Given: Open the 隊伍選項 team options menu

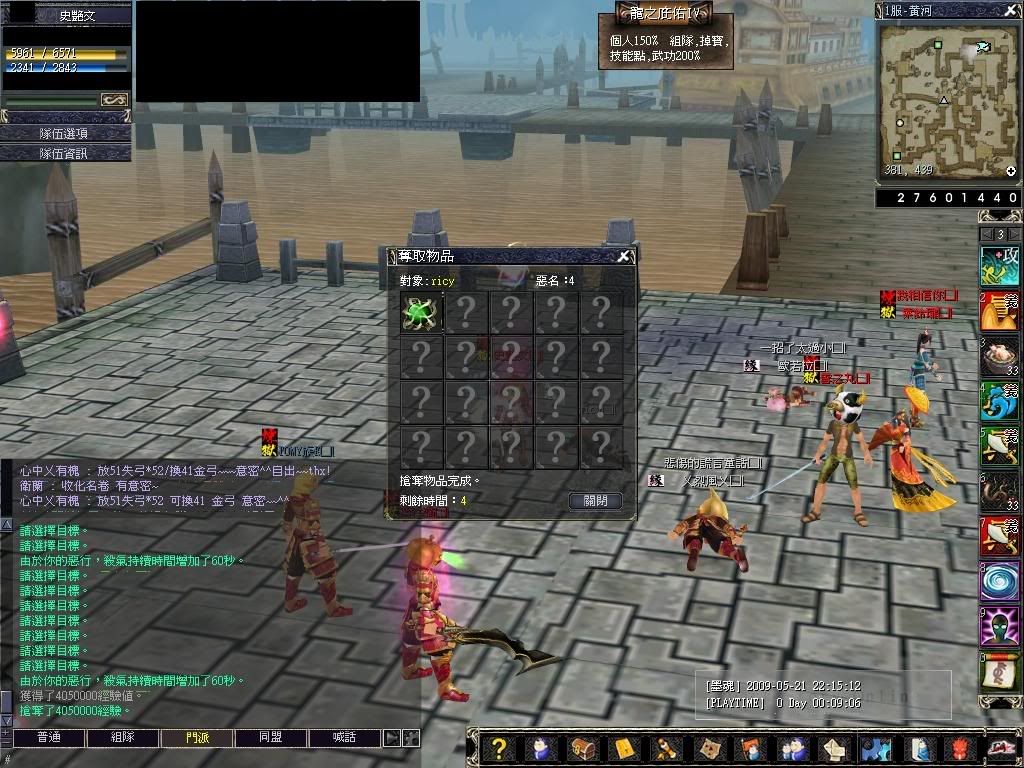Looking at the screenshot, I should coord(65,133).
